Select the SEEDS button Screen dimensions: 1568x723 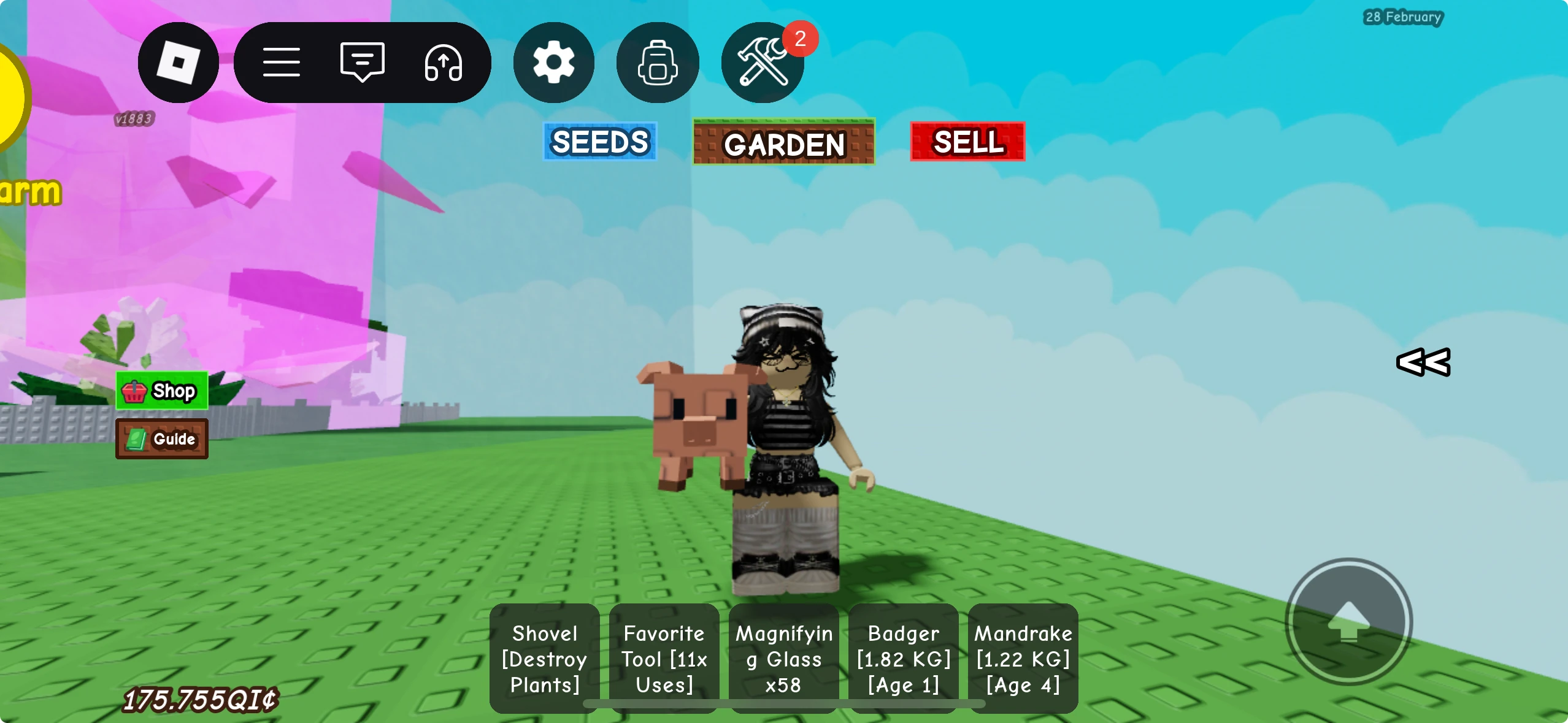(599, 142)
